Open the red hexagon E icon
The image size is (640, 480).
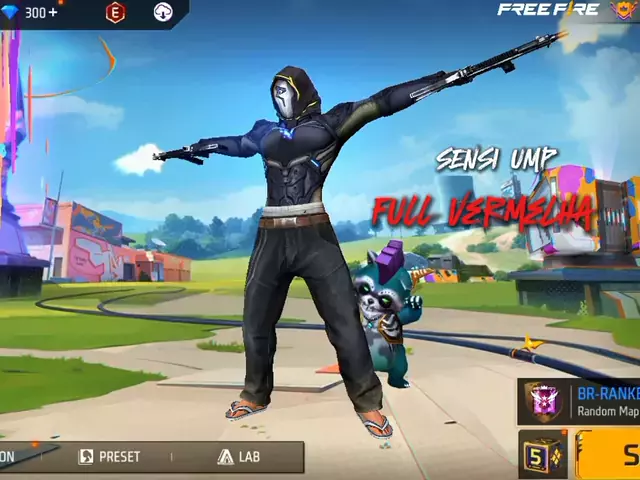click(x=114, y=12)
